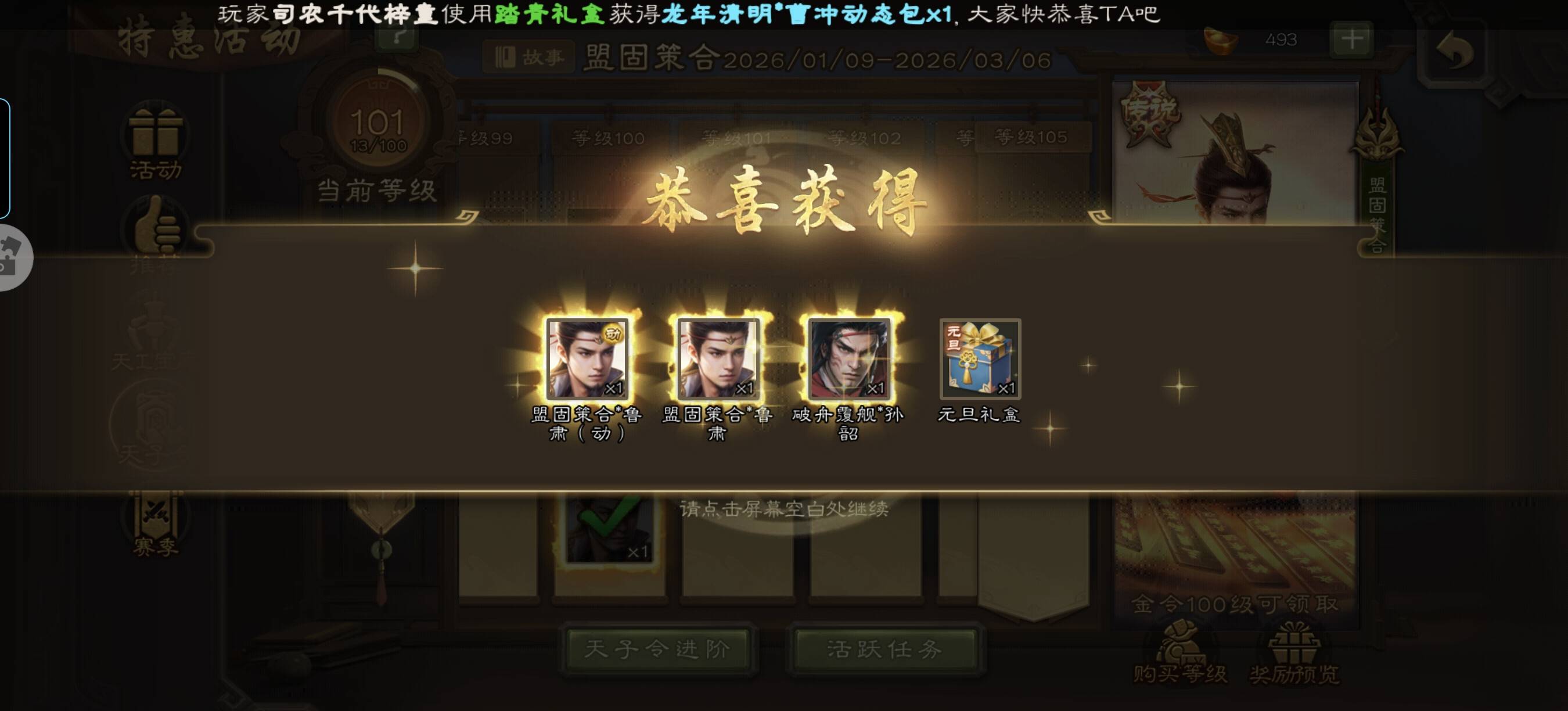
Task: Select the static 盟固策合*鲁肃 skin reward
Action: [x=718, y=358]
